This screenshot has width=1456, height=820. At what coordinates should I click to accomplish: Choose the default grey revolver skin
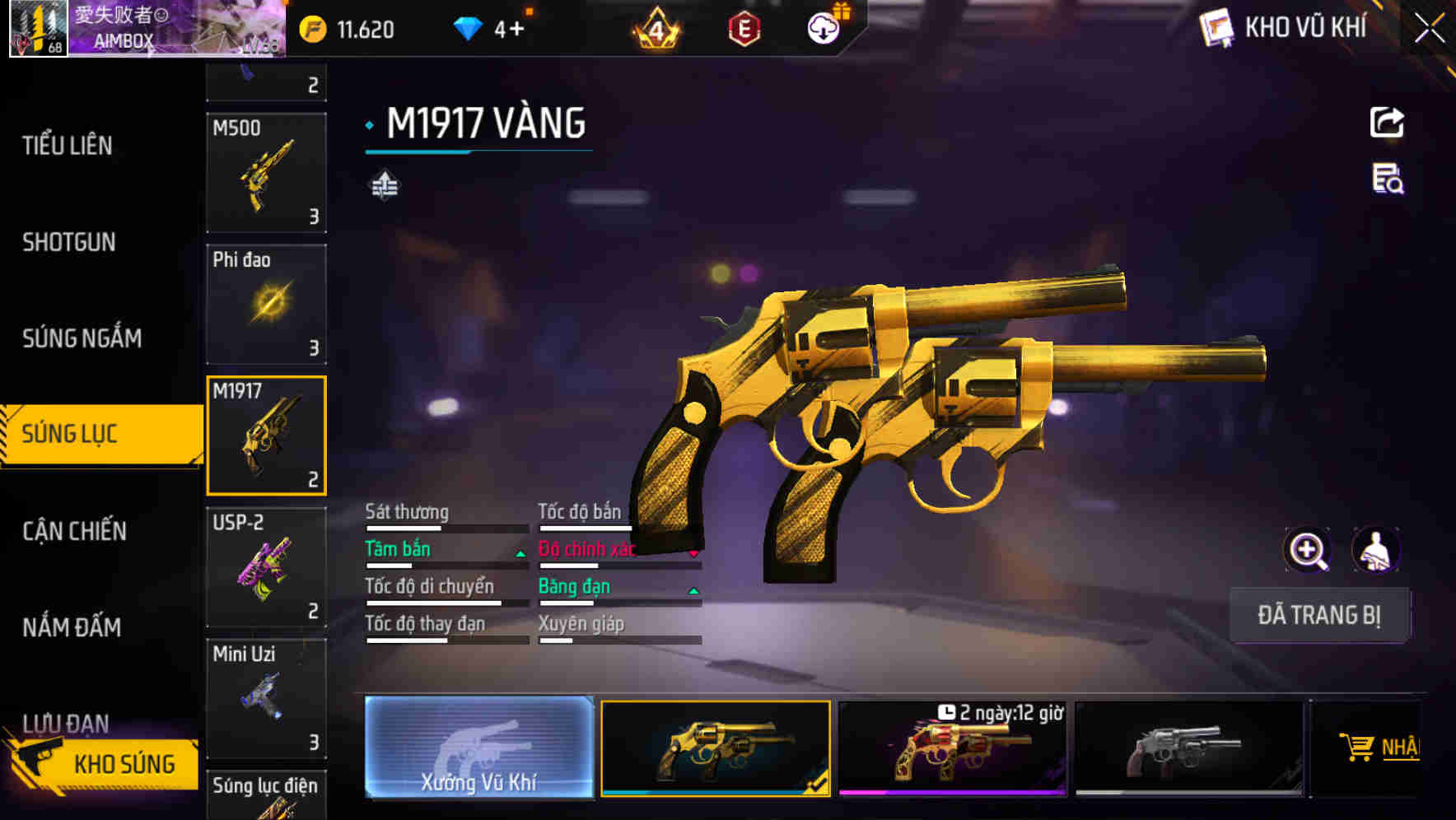pyautogui.click(x=1188, y=748)
